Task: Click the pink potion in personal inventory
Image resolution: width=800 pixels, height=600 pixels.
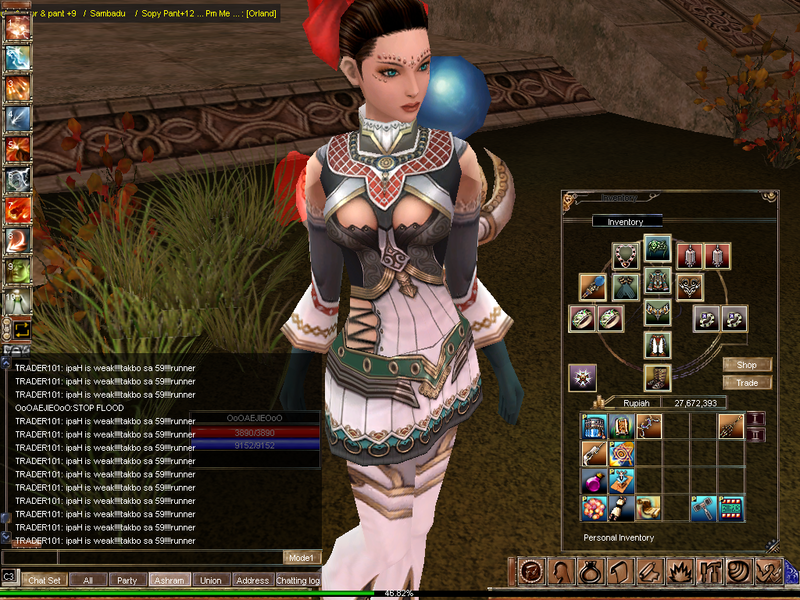Action: coord(594,482)
